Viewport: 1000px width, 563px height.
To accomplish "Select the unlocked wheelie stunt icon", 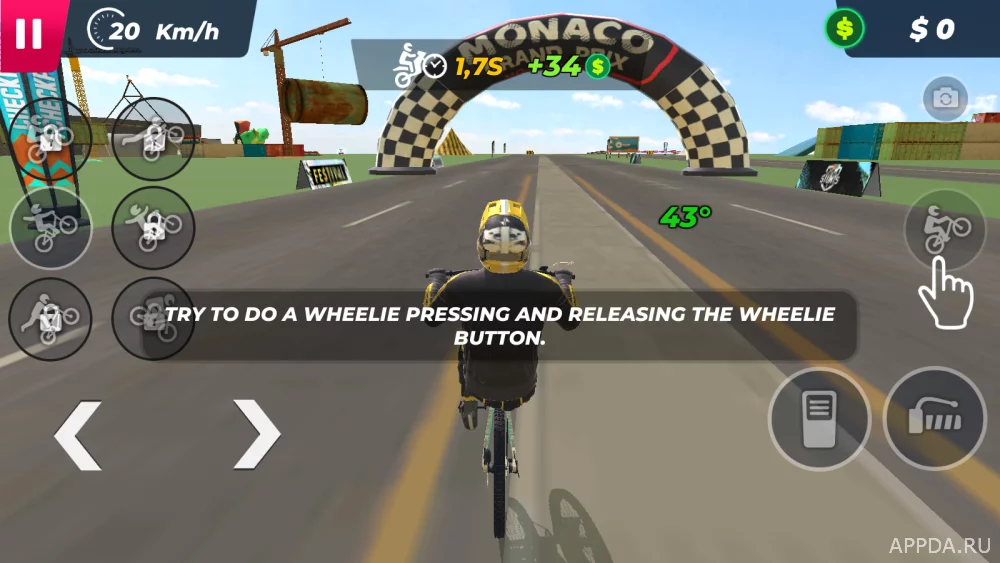I will [x=50, y=228].
